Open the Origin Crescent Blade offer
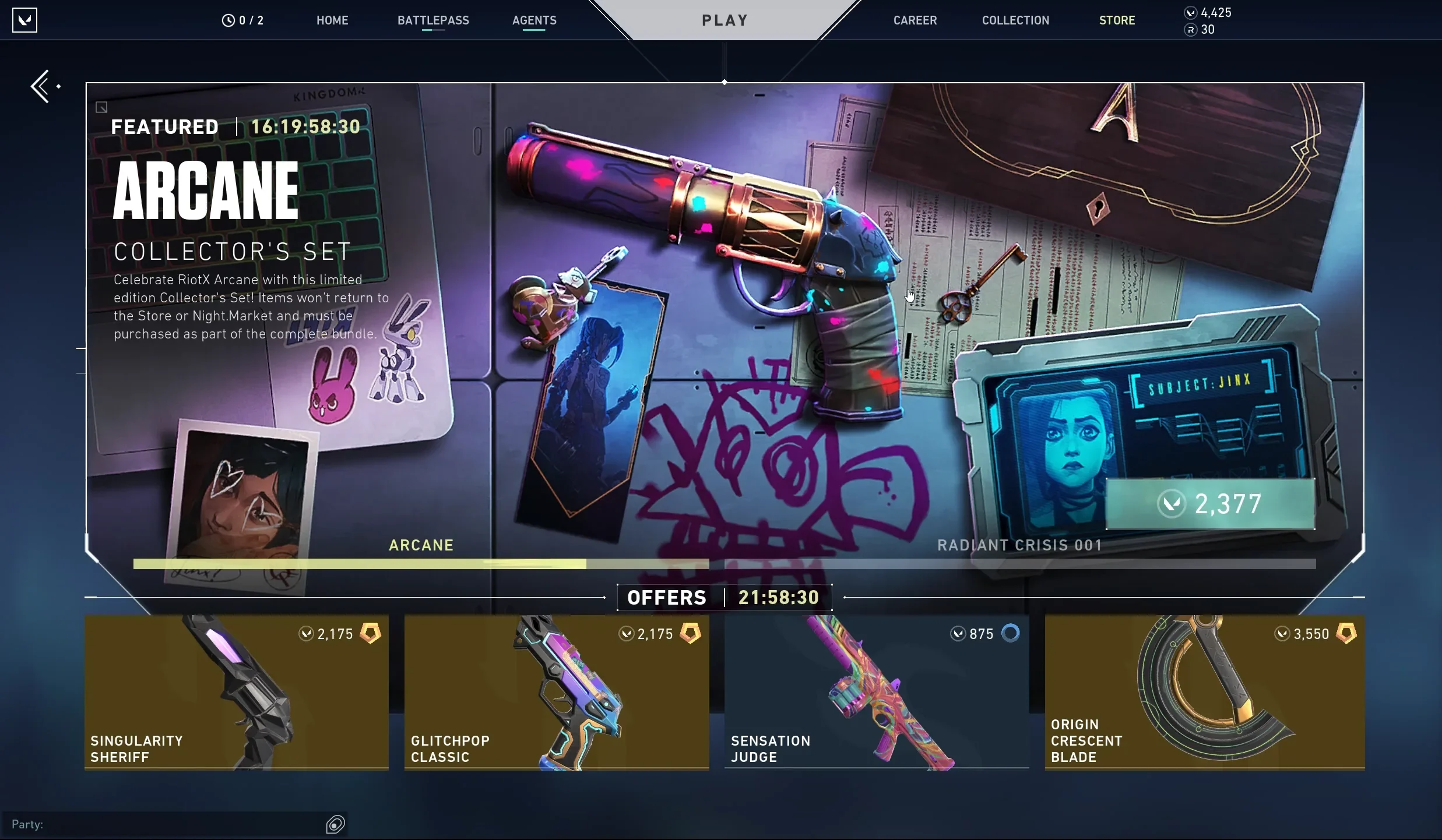Screen dimensions: 1442x840 point(1204,693)
